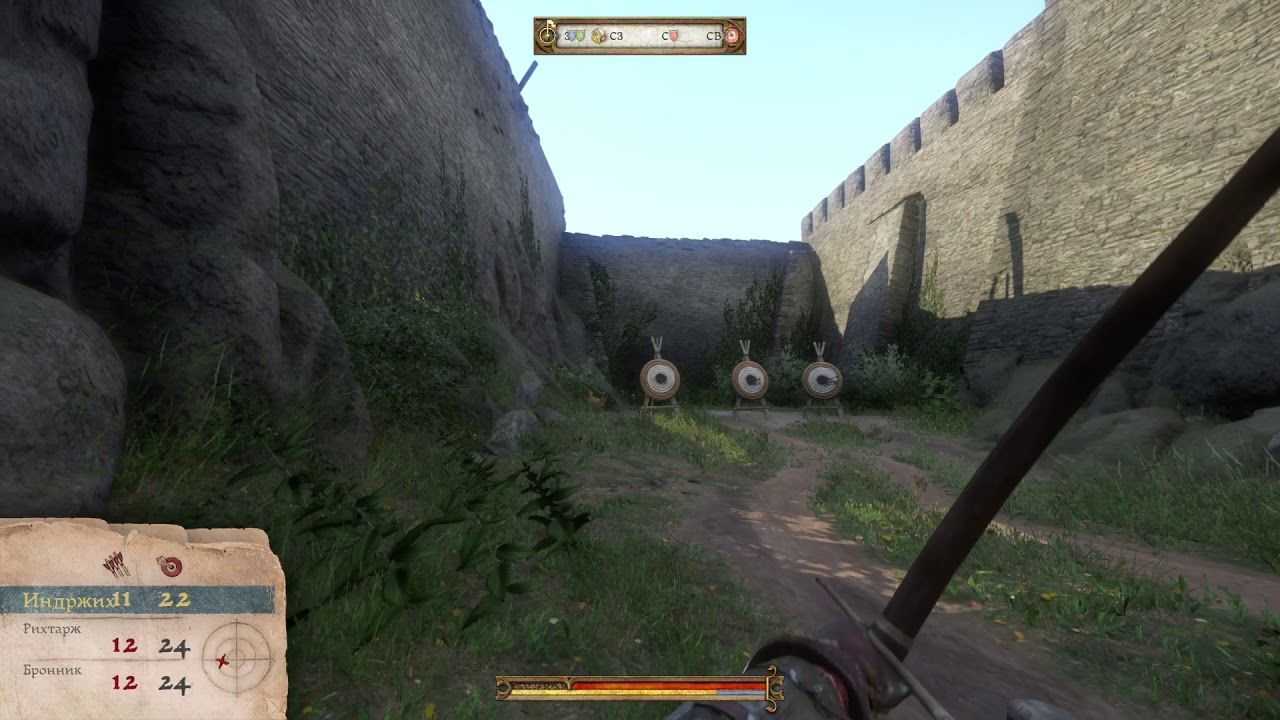Click the sundial clock icon on compass
The width and height of the screenshot is (1280, 720).
[x=547, y=36]
